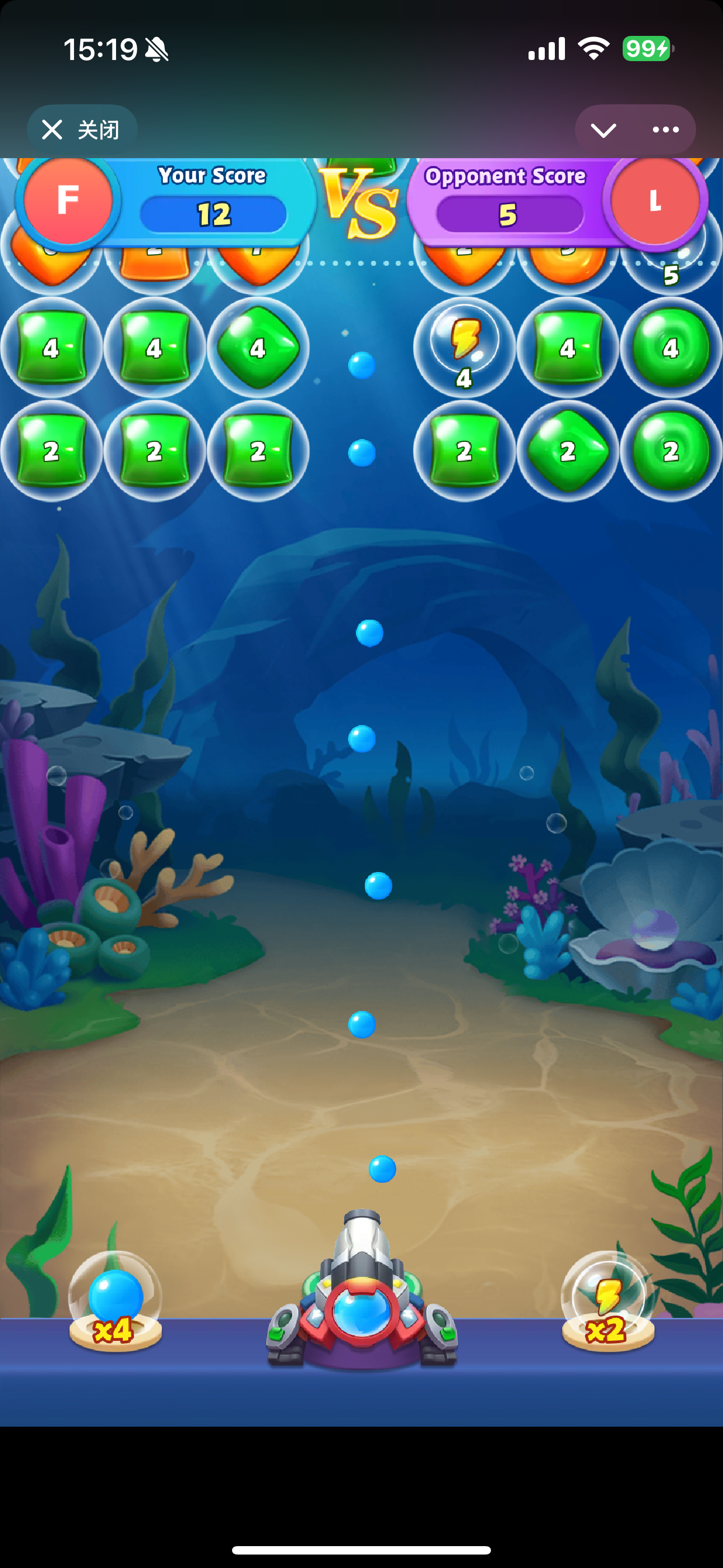Tap the Opponent Score panel

tap(506, 177)
